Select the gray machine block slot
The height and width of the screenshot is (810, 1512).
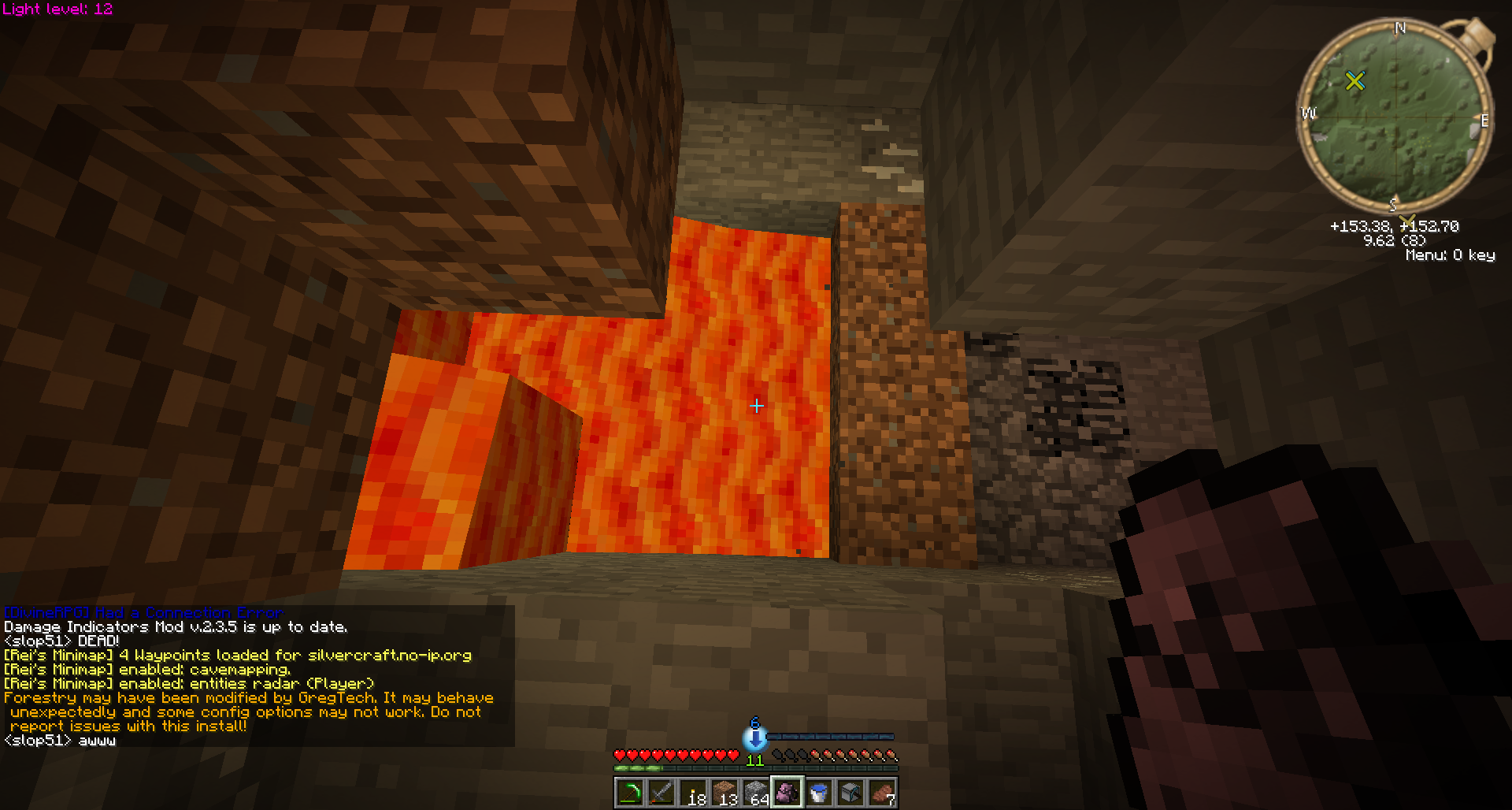[850, 793]
